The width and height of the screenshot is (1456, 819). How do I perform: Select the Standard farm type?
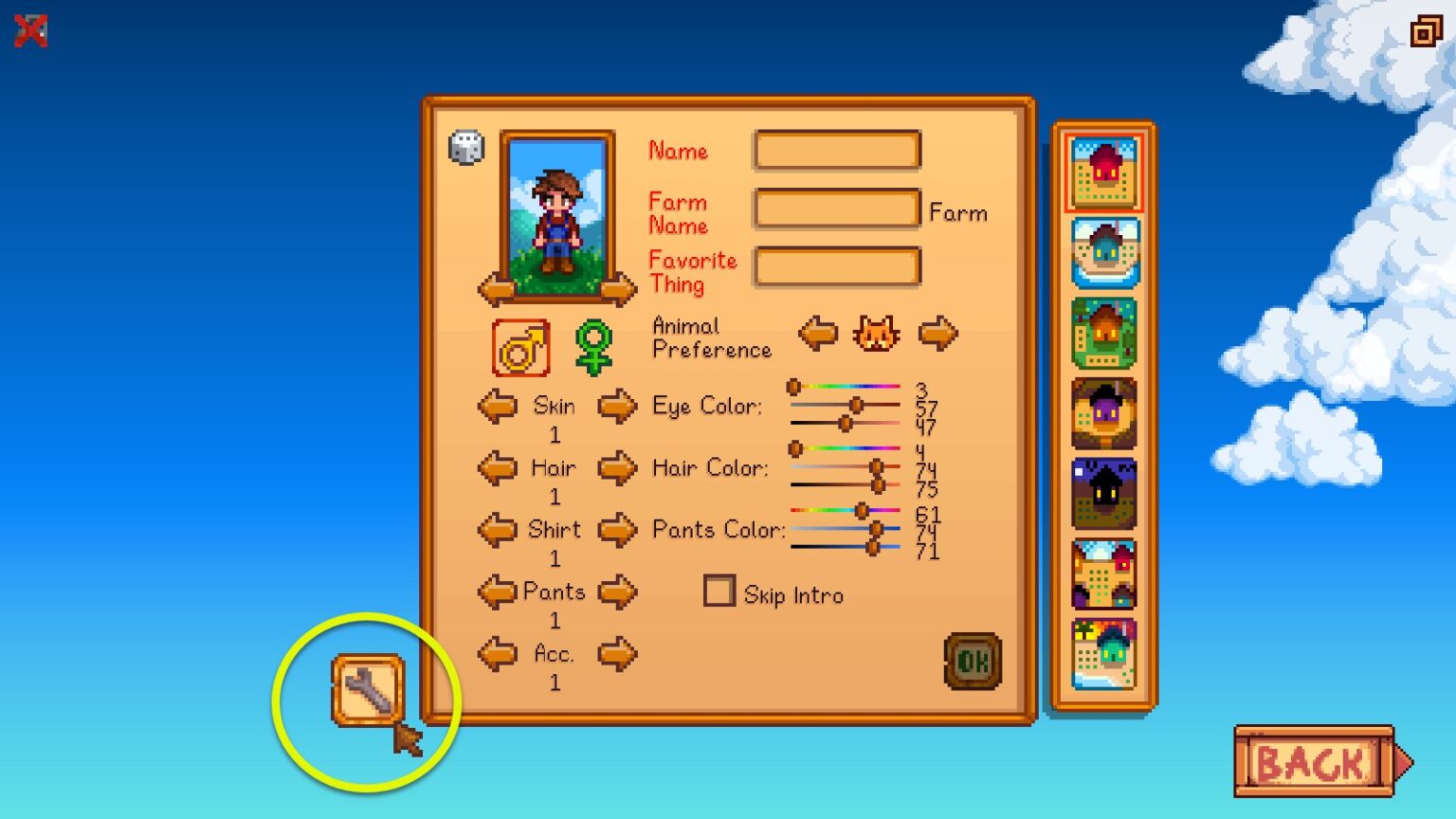pyautogui.click(x=1102, y=171)
